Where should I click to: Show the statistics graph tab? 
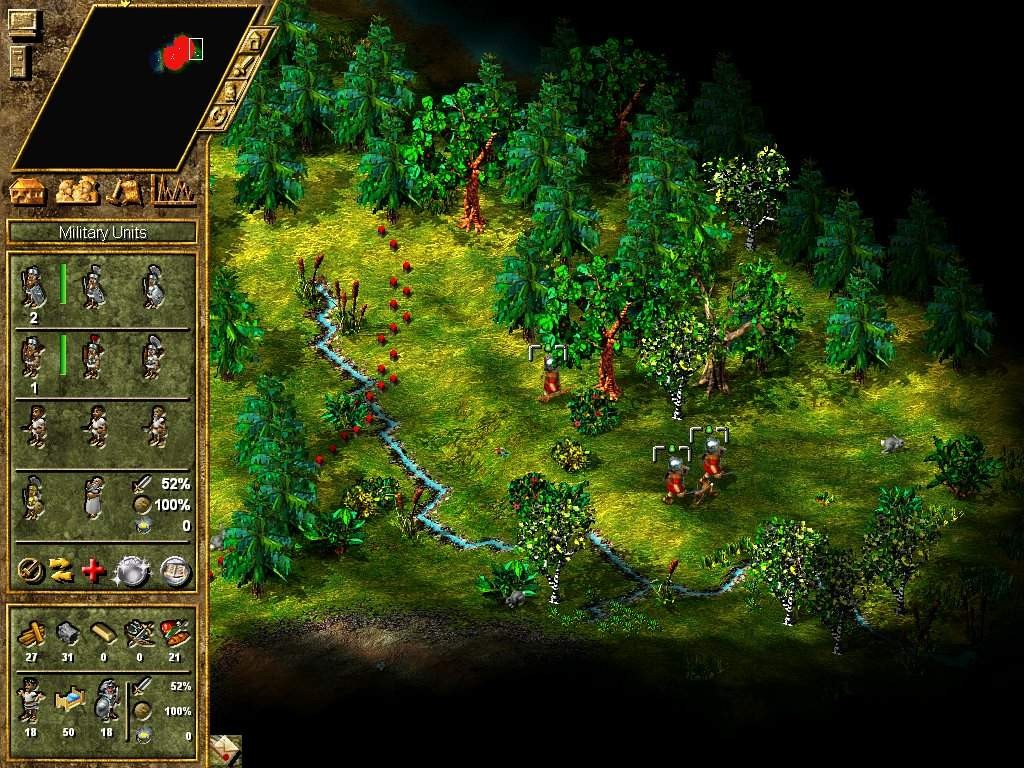pos(171,190)
